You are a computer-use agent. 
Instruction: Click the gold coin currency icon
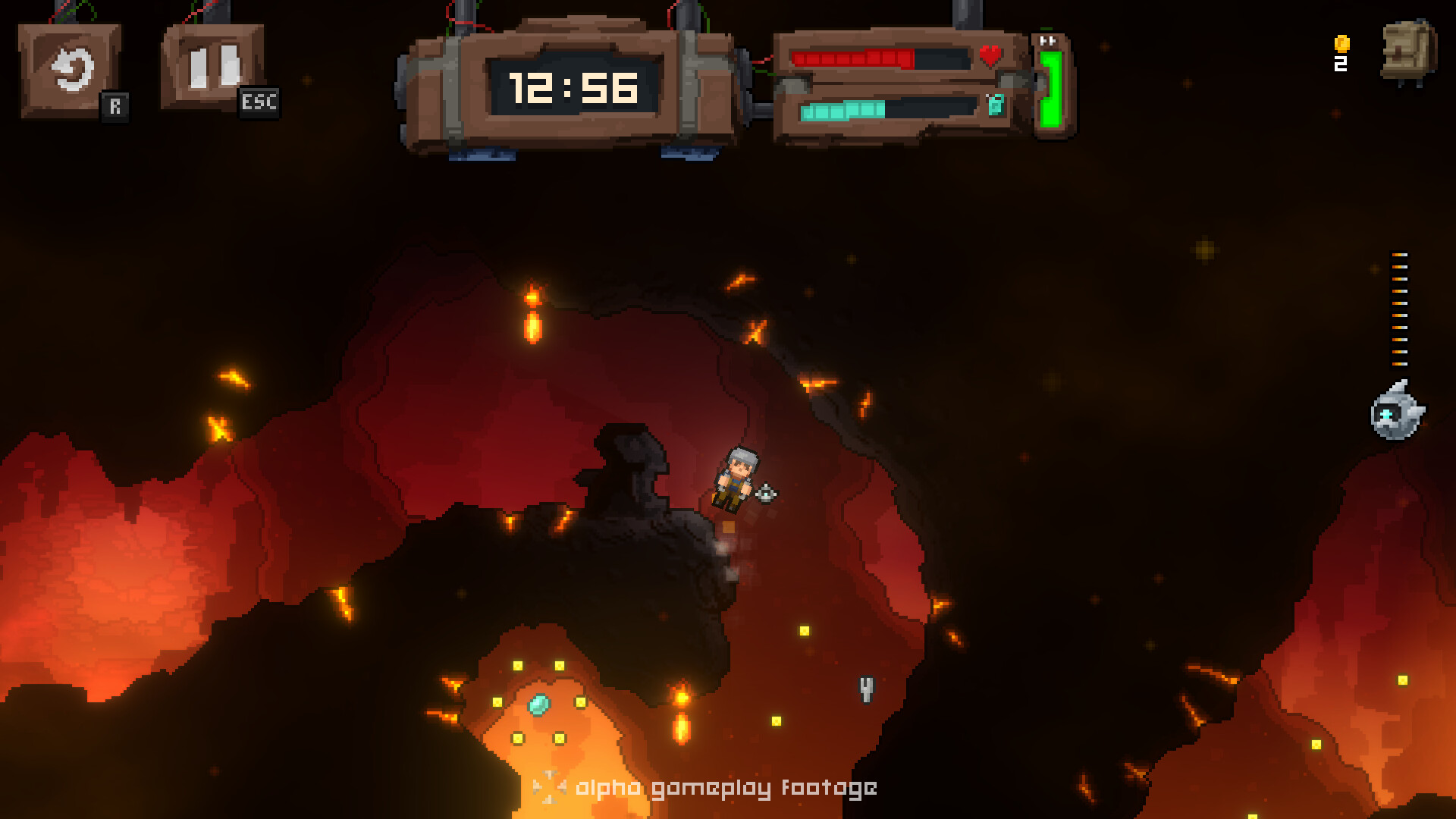pos(1341,42)
